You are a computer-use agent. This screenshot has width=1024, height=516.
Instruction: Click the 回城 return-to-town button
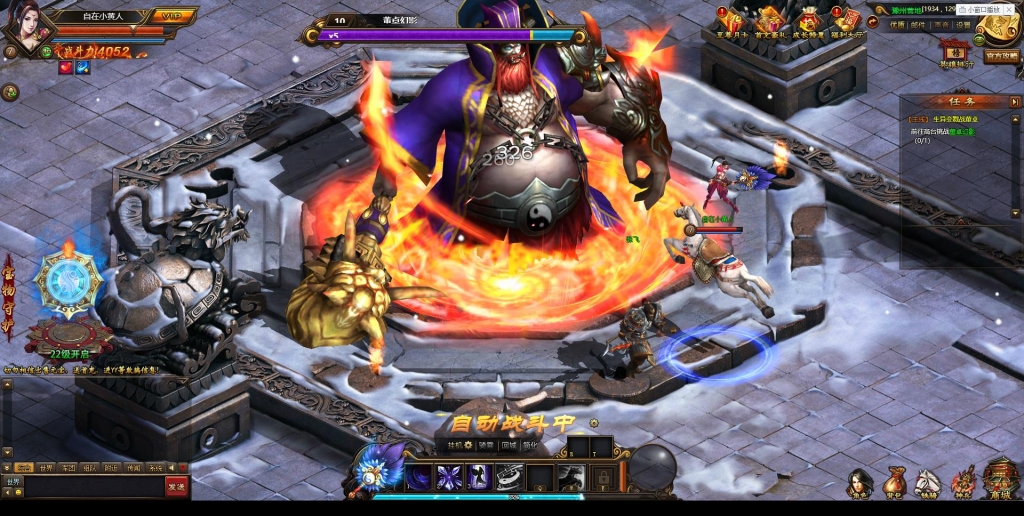click(509, 445)
